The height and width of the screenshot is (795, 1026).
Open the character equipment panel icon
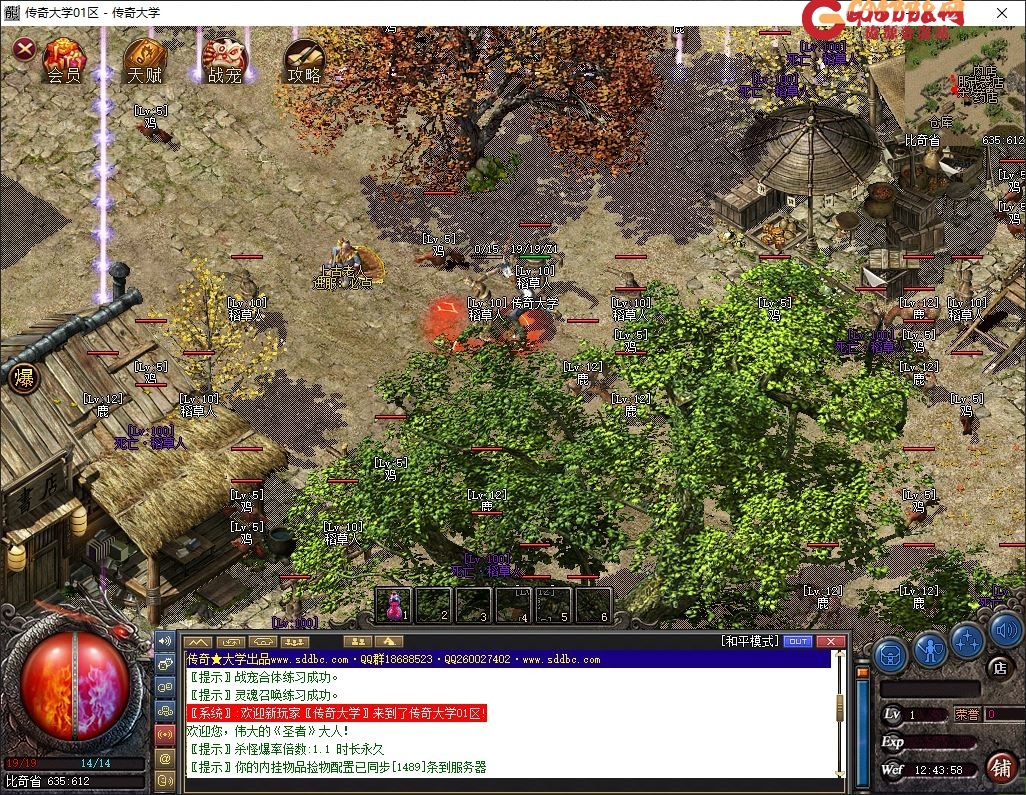tap(930, 650)
